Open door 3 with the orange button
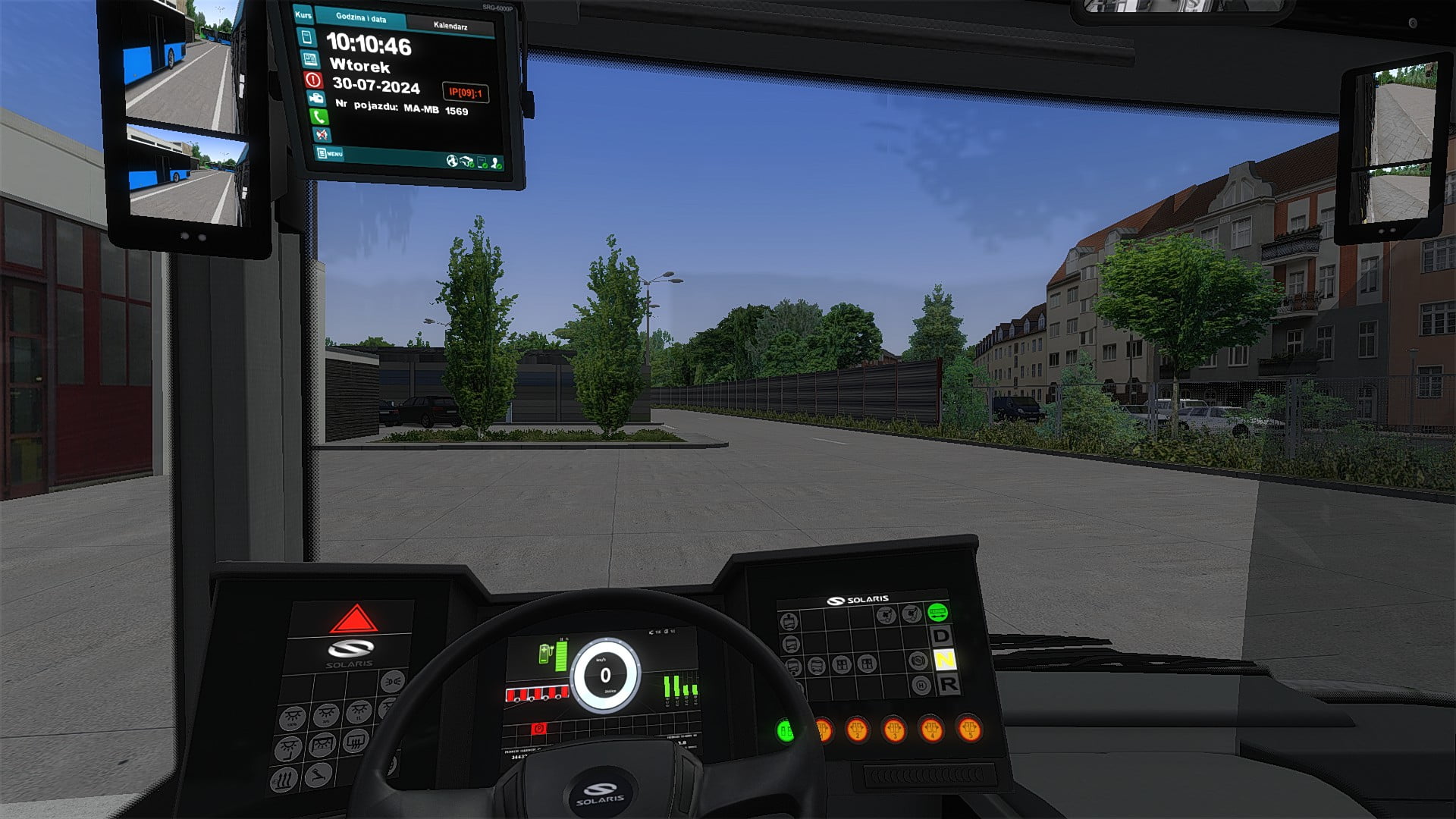The image size is (1456, 819). (x=894, y=730)
